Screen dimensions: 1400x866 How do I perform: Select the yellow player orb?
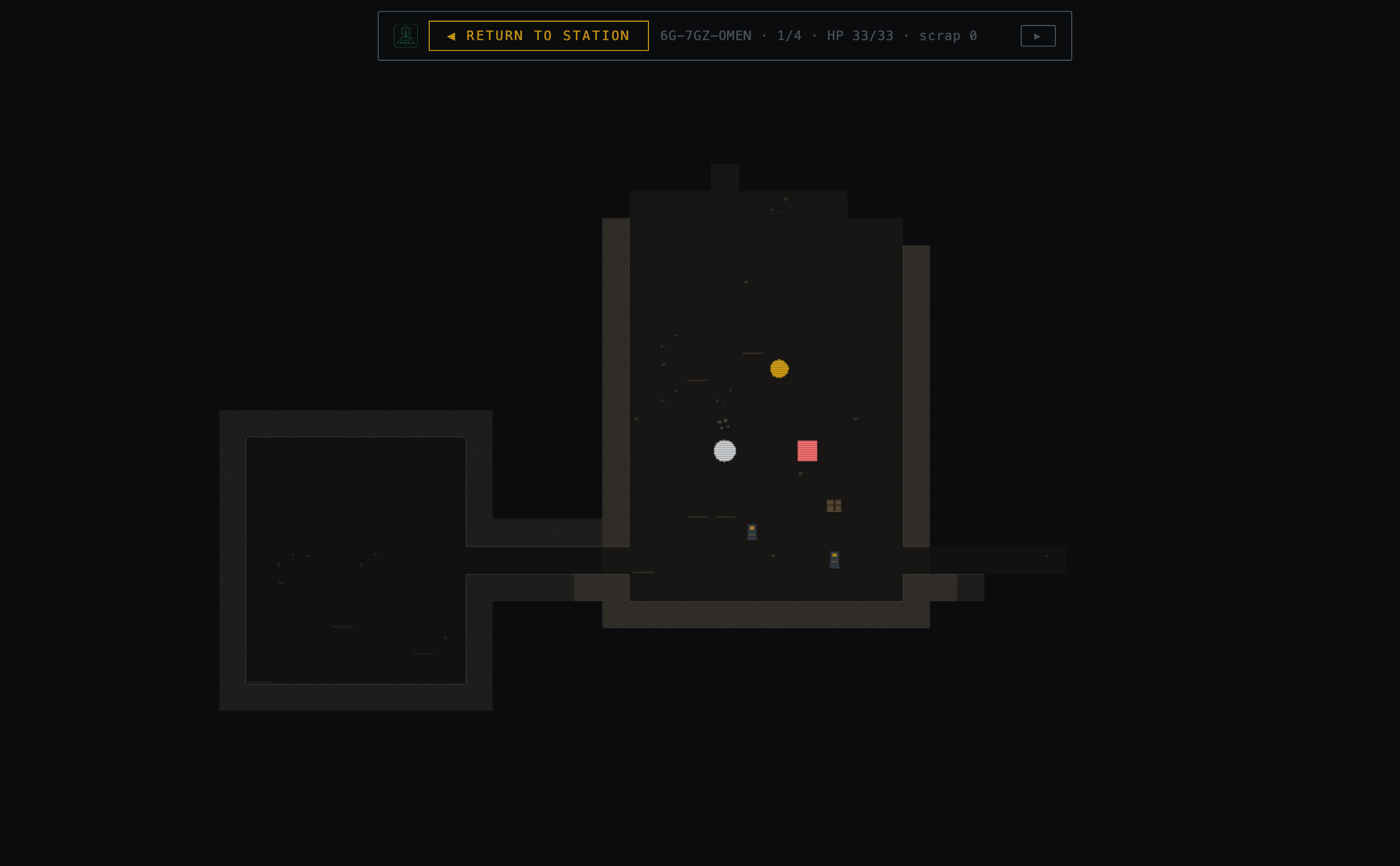[779, 369]
